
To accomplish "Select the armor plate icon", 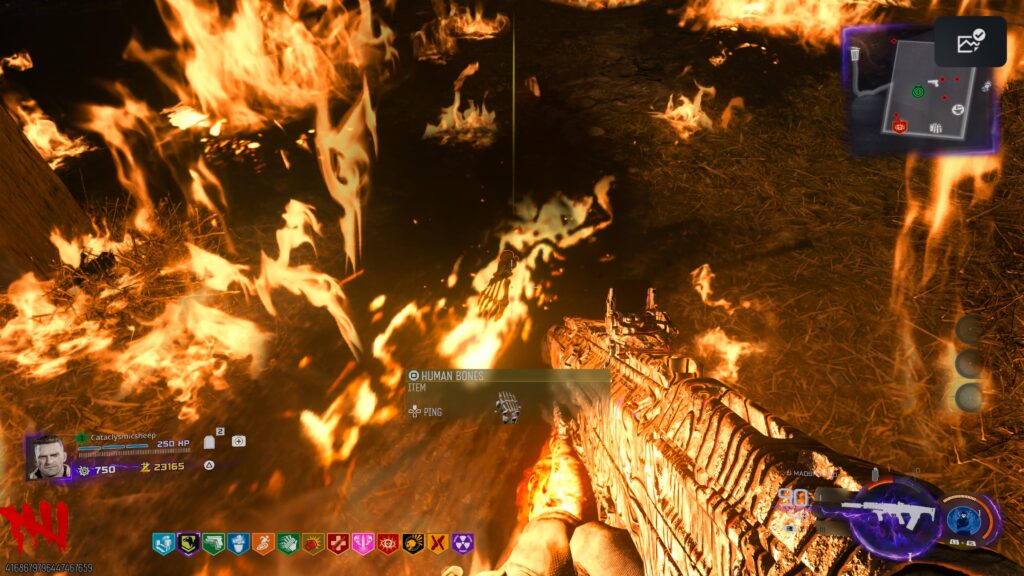I will (x=210, y=442).
